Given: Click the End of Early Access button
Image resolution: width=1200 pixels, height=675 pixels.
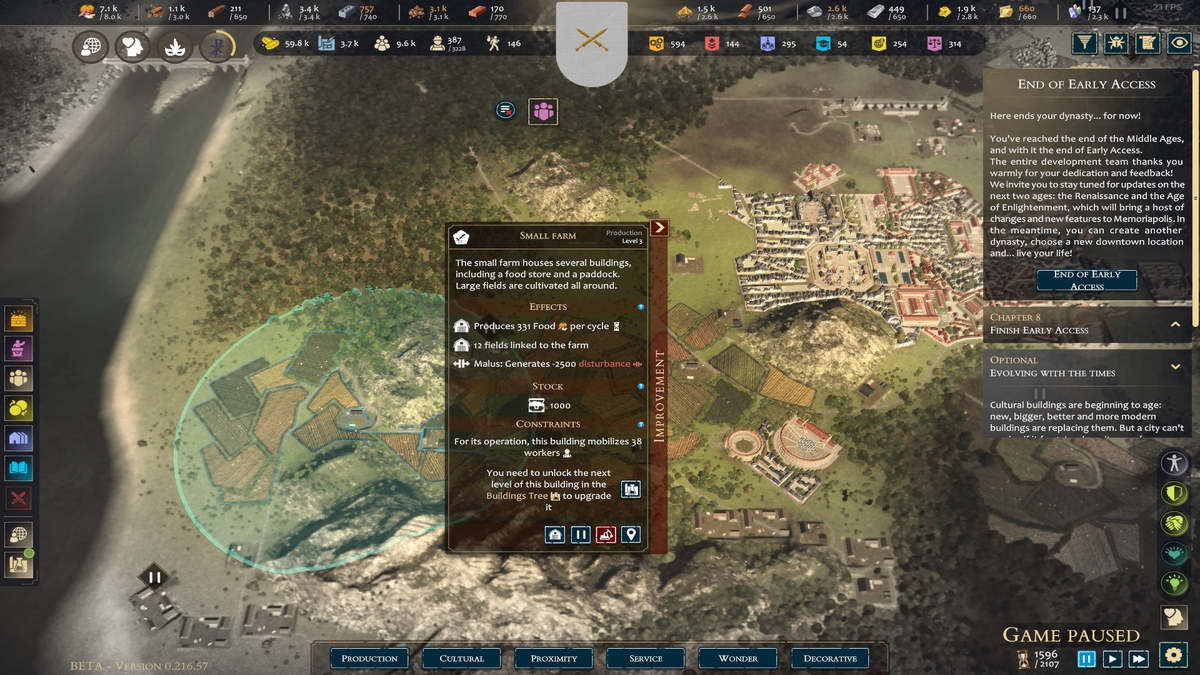Looking at the screenshot, I should click(1086, 280).
